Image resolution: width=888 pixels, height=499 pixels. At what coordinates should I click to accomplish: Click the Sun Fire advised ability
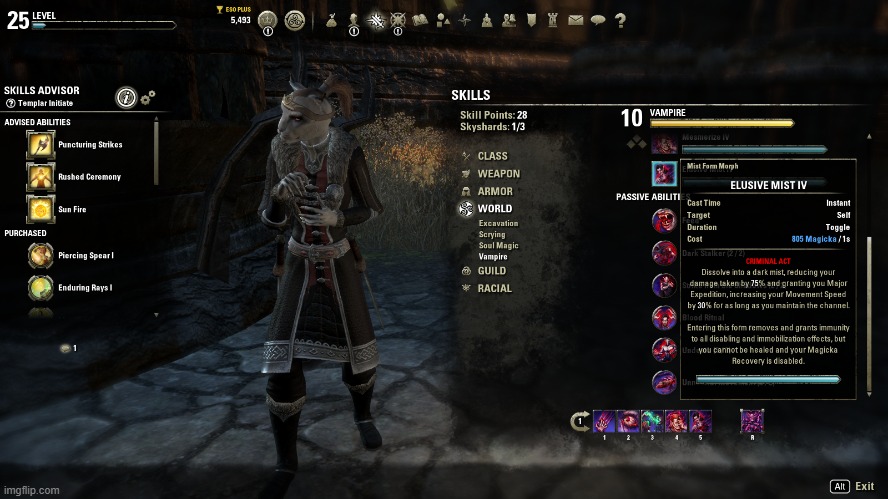pyautogui.click(x=40, y=209)
